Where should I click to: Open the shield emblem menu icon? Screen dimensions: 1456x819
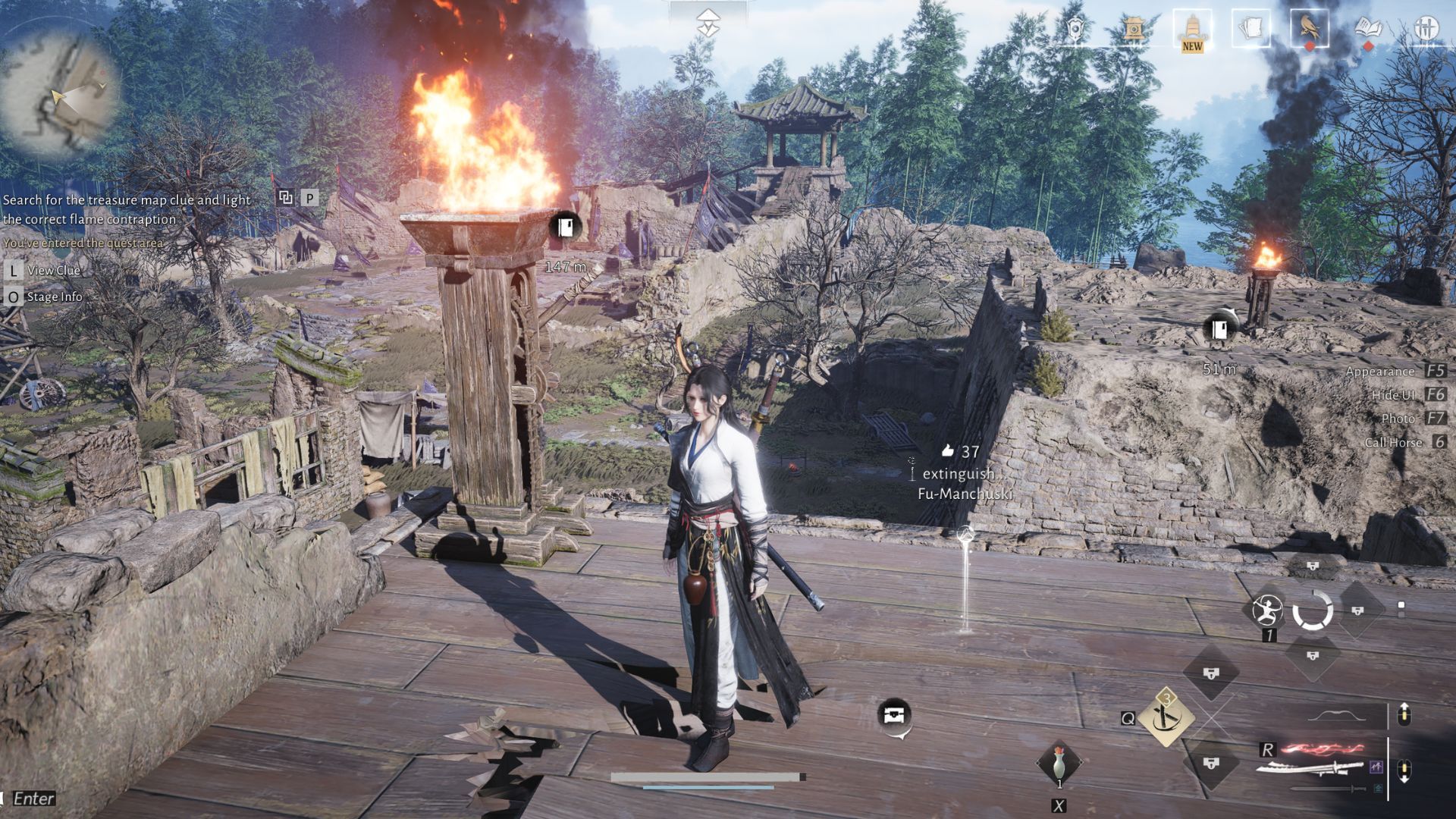(x=1075, y=30)
